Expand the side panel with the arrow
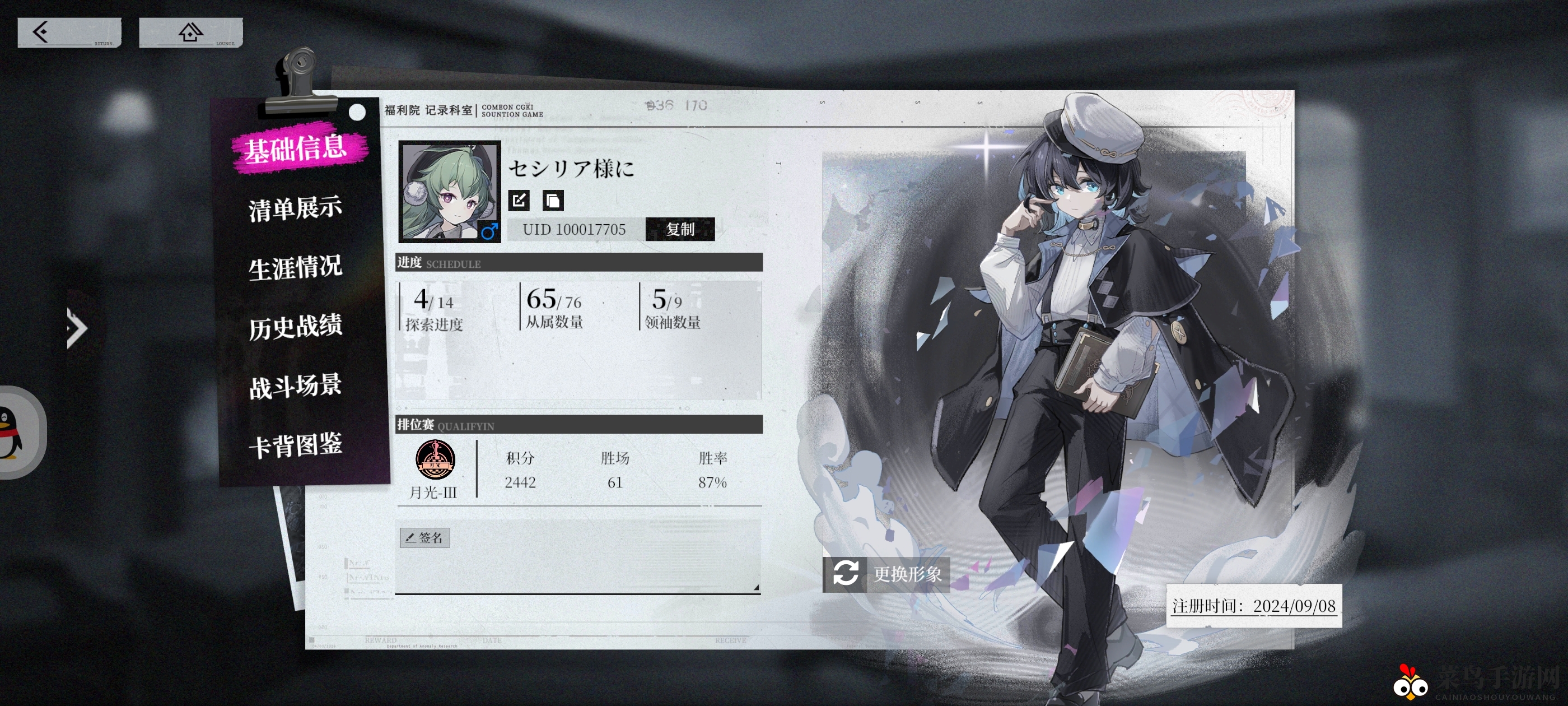This screenshot has height=706, width=1568. click(77, 328)
